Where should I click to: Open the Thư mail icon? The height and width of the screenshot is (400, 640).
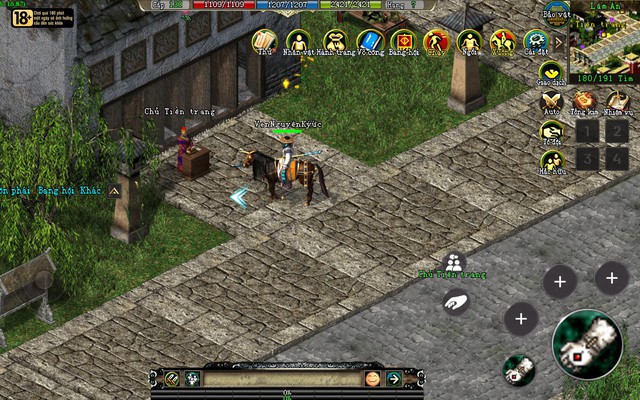[x=264, y=40]
